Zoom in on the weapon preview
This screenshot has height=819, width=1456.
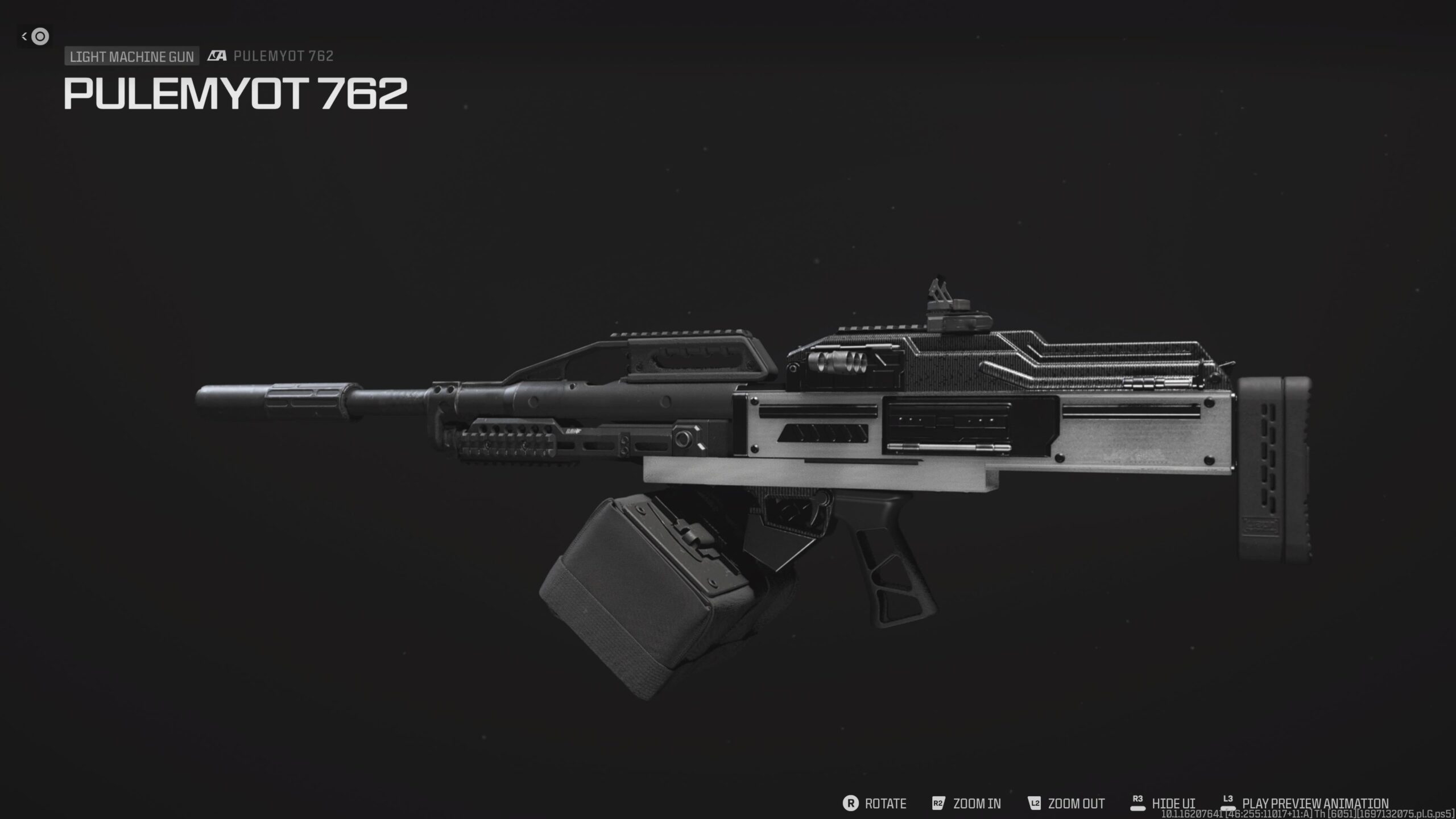(967, 803)
